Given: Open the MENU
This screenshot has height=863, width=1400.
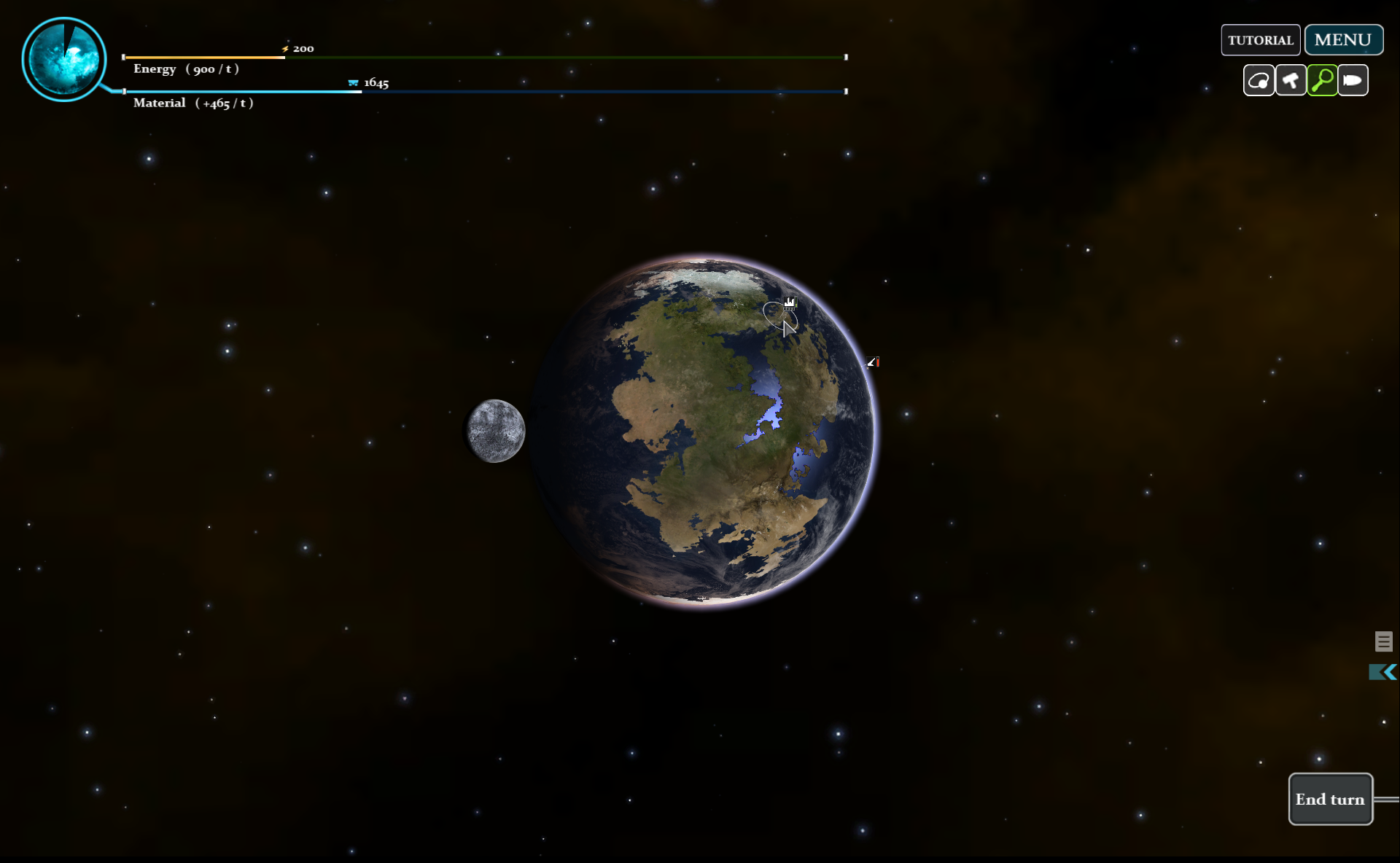Looking at the screenshot, I should (1343, 39).
